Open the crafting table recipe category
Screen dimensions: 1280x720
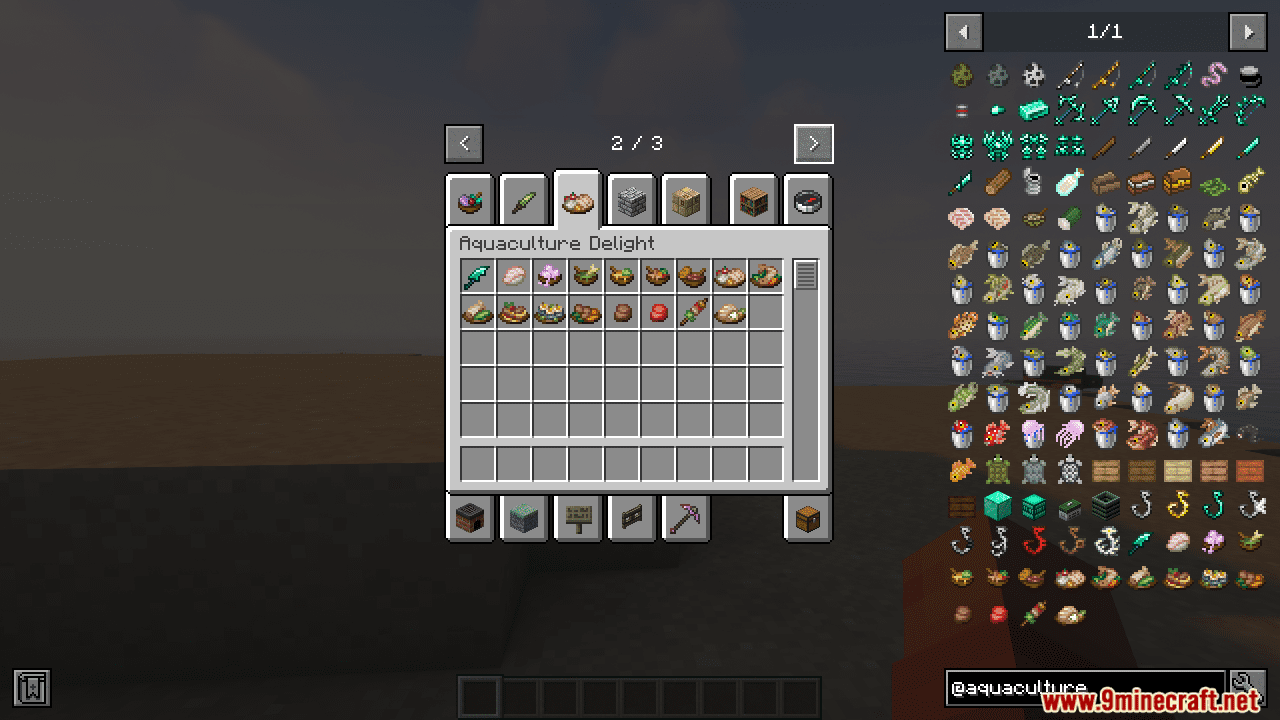coord(686,200)
